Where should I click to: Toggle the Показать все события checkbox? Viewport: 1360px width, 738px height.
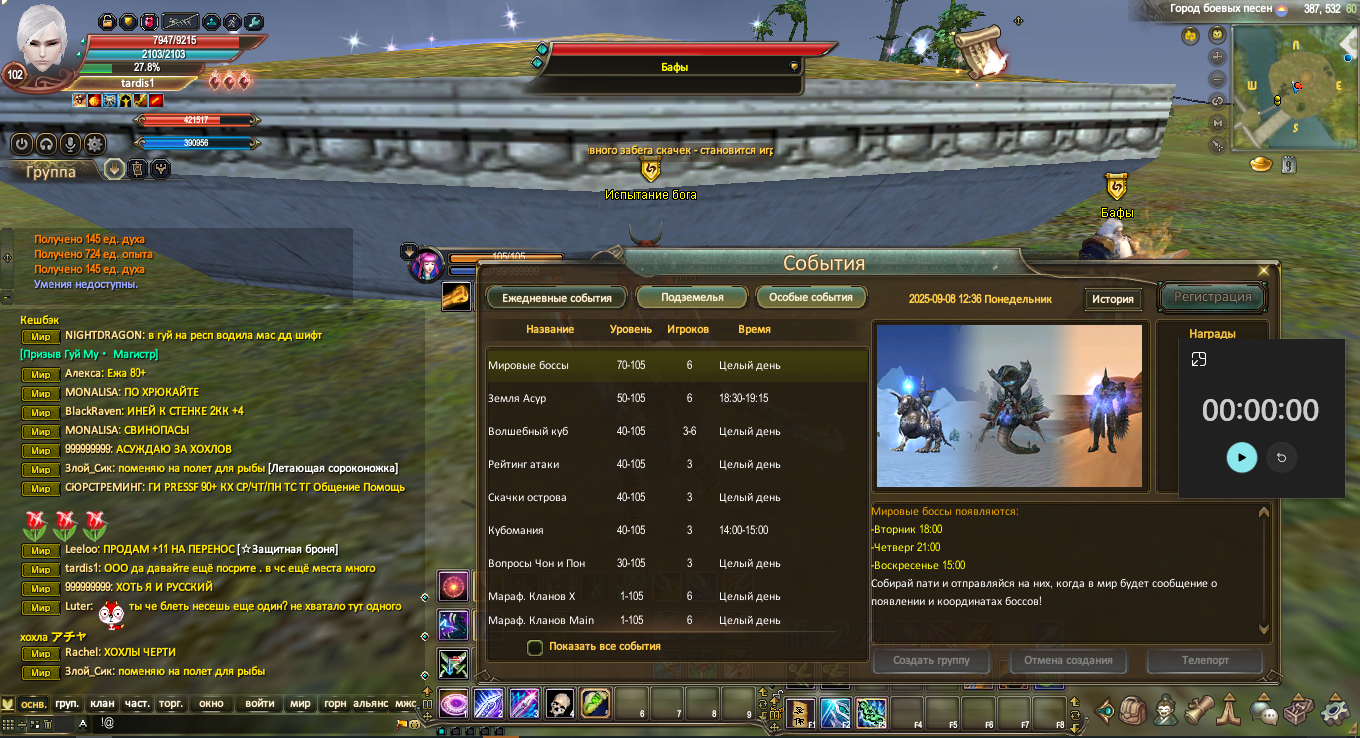535,647
